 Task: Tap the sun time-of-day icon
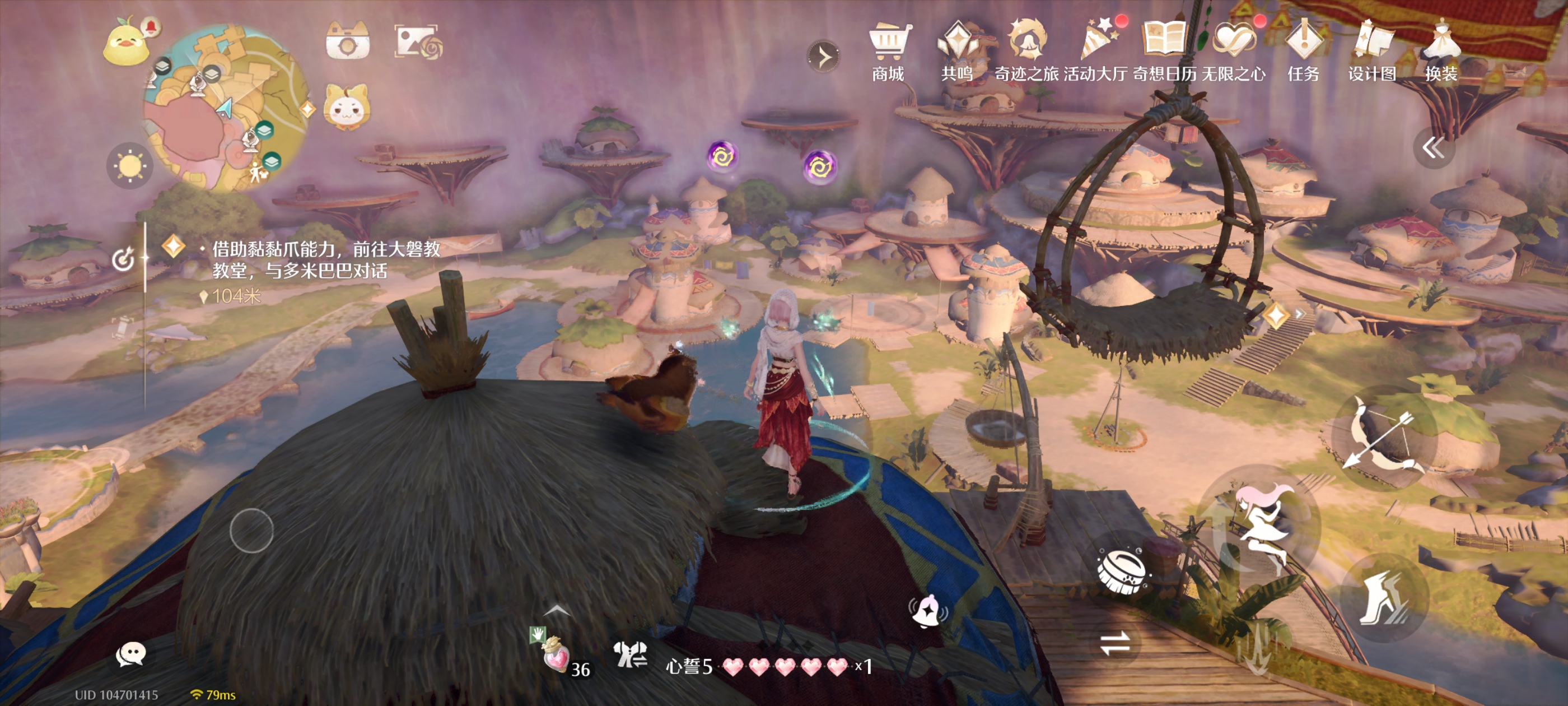coord(130,166)
